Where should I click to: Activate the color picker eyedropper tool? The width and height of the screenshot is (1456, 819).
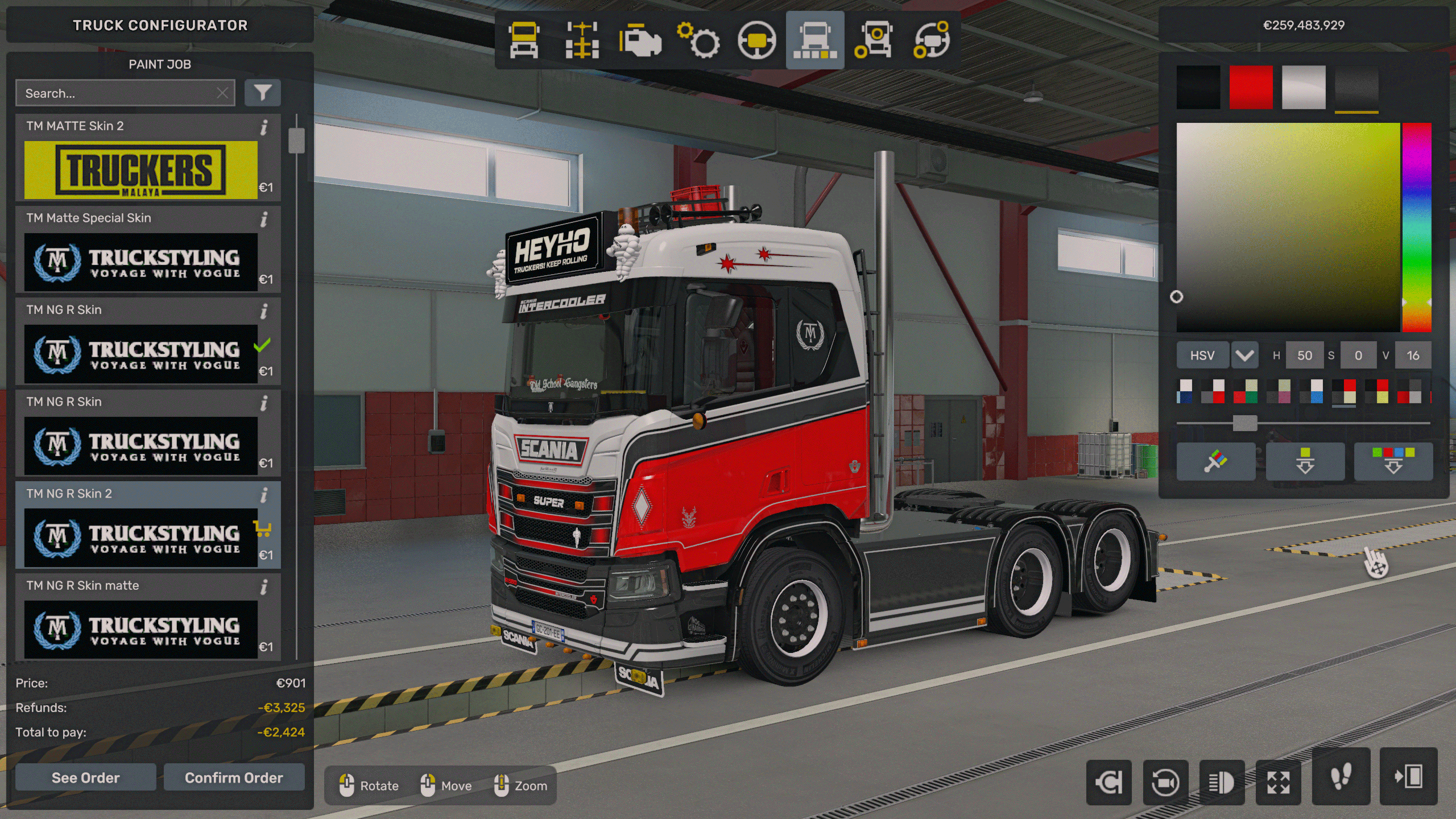pyautogui.click(x=1215, y=461)
